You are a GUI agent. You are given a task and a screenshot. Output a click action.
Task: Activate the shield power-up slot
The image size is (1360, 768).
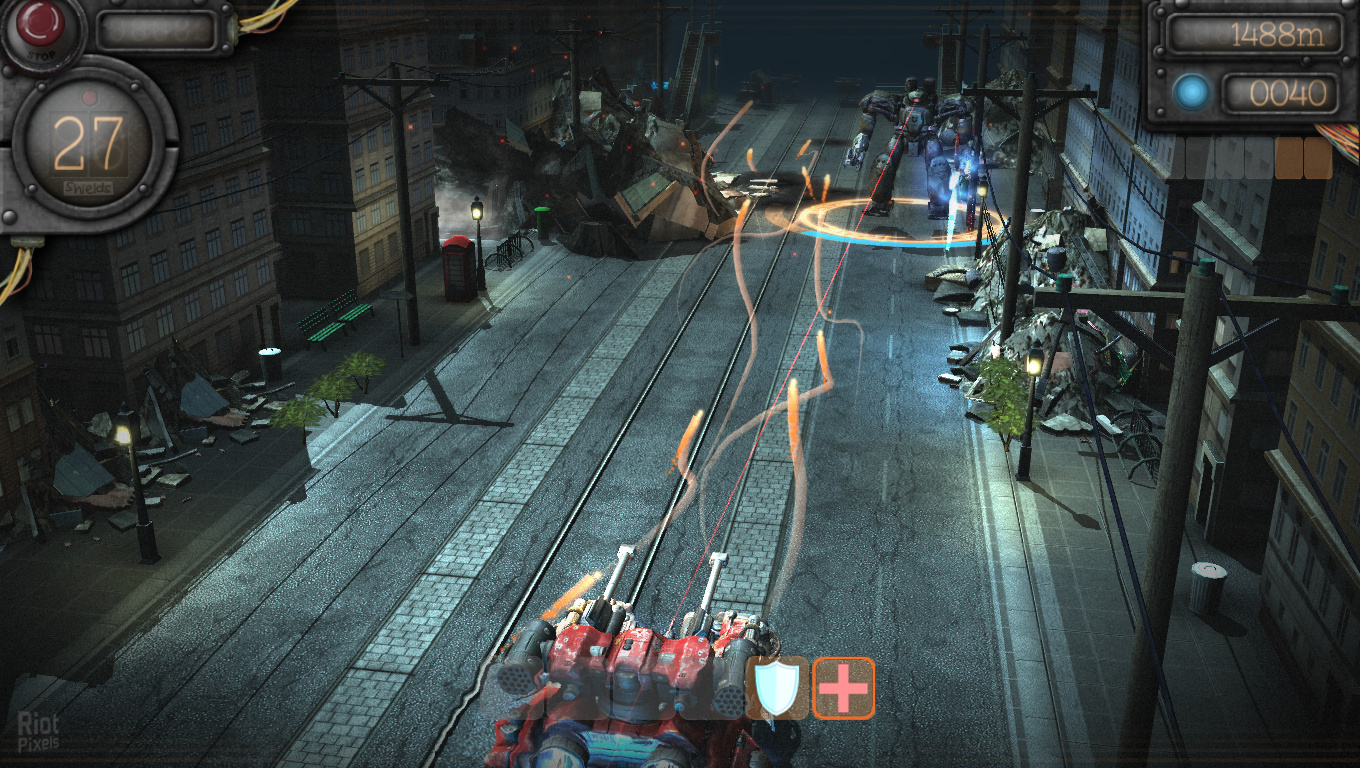coord(777,688)
